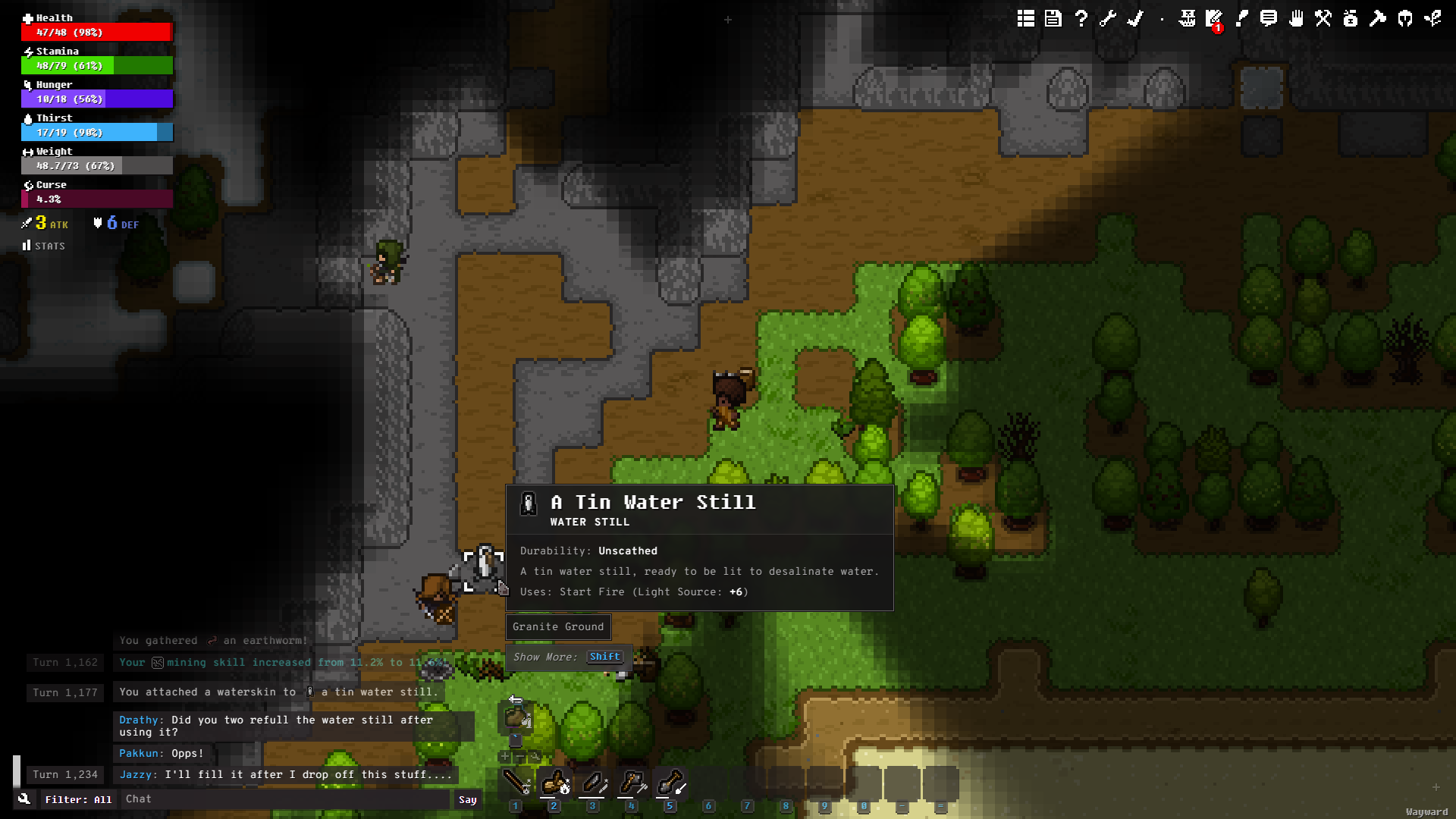This screenshot has width=1456, height=819.
Task: Open the backpack inventory icon
Action: 1351,18
